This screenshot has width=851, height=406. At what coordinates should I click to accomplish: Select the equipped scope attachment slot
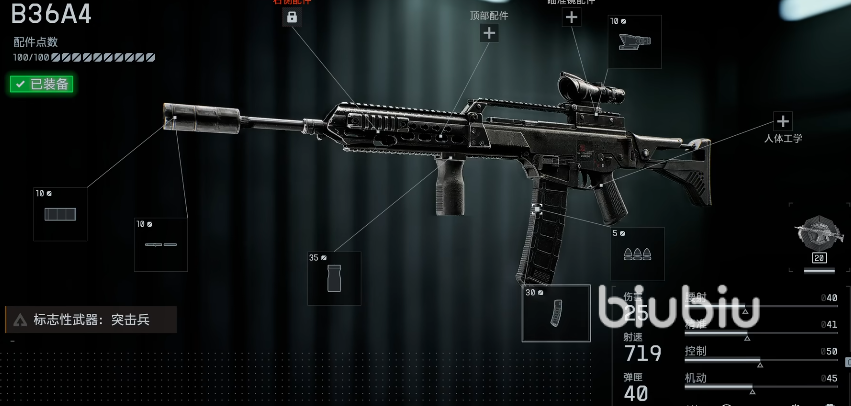click(x=634, y=42)
